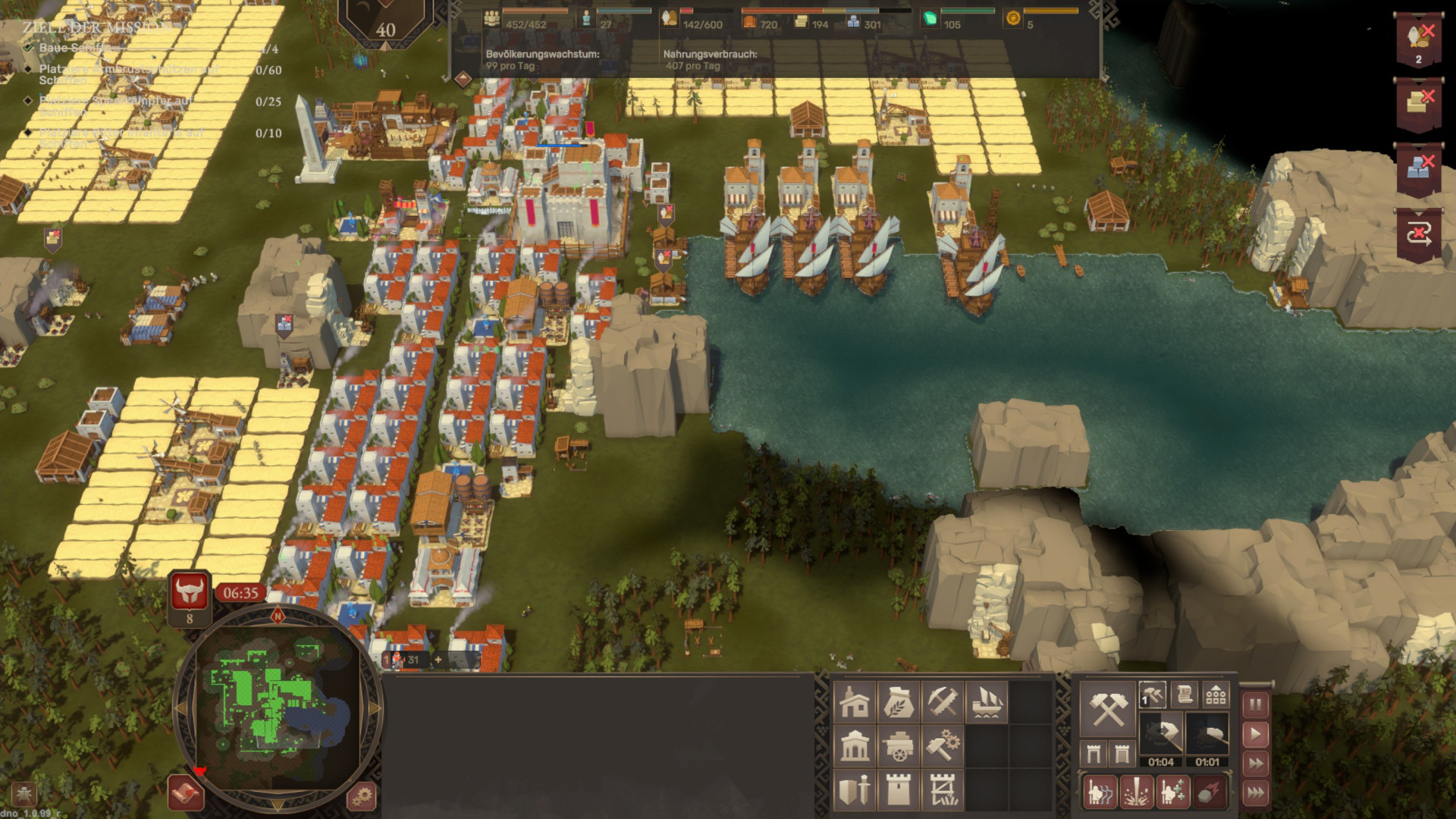Select the grain sack food category

(x=899, y=703)
